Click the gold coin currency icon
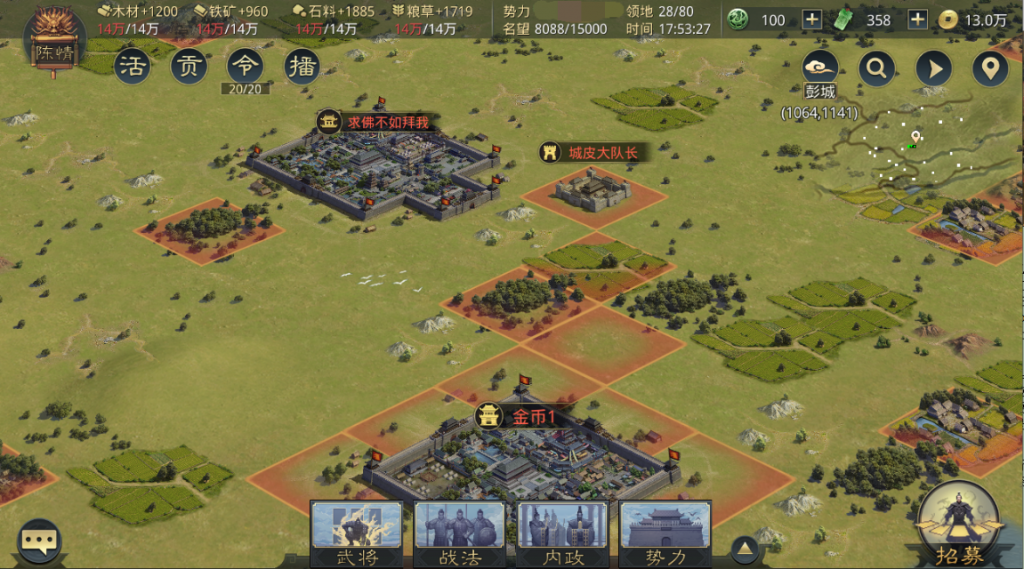 click(x=947, y=20)
